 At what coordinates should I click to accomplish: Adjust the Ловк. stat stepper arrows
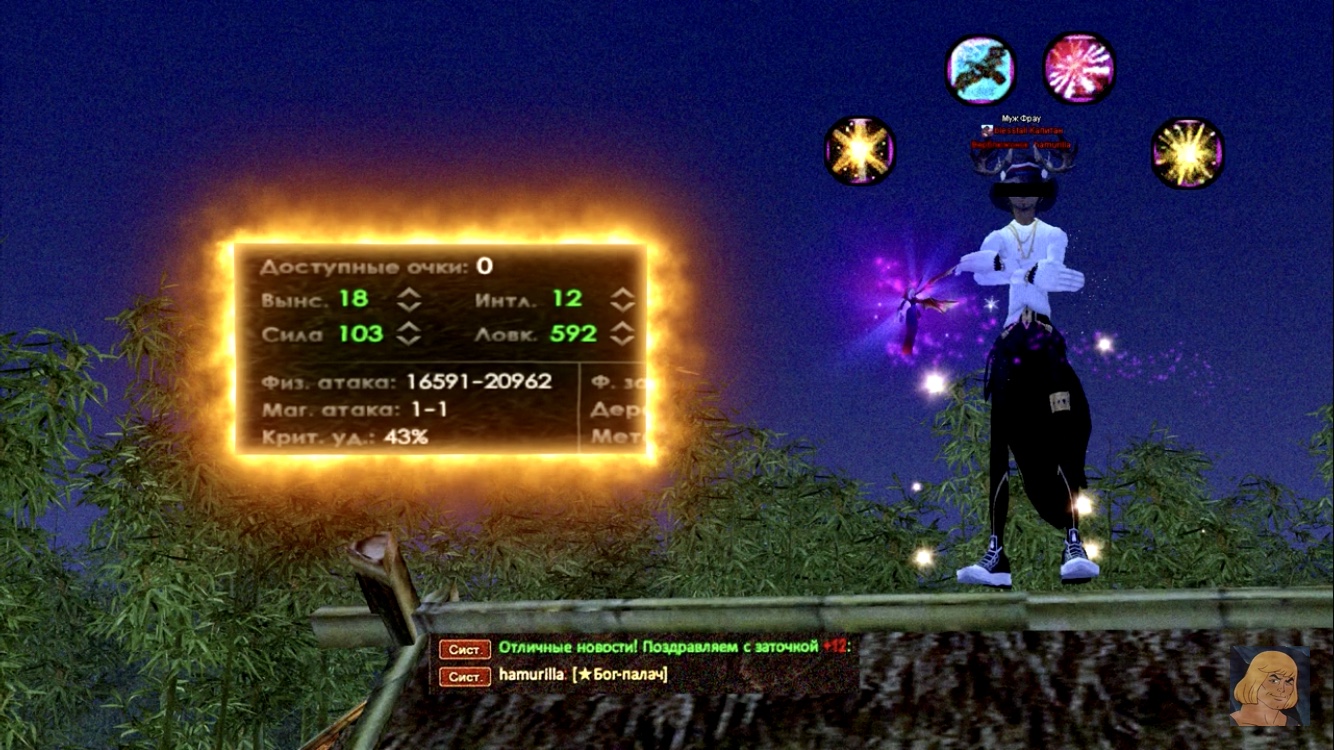point(623,334)
